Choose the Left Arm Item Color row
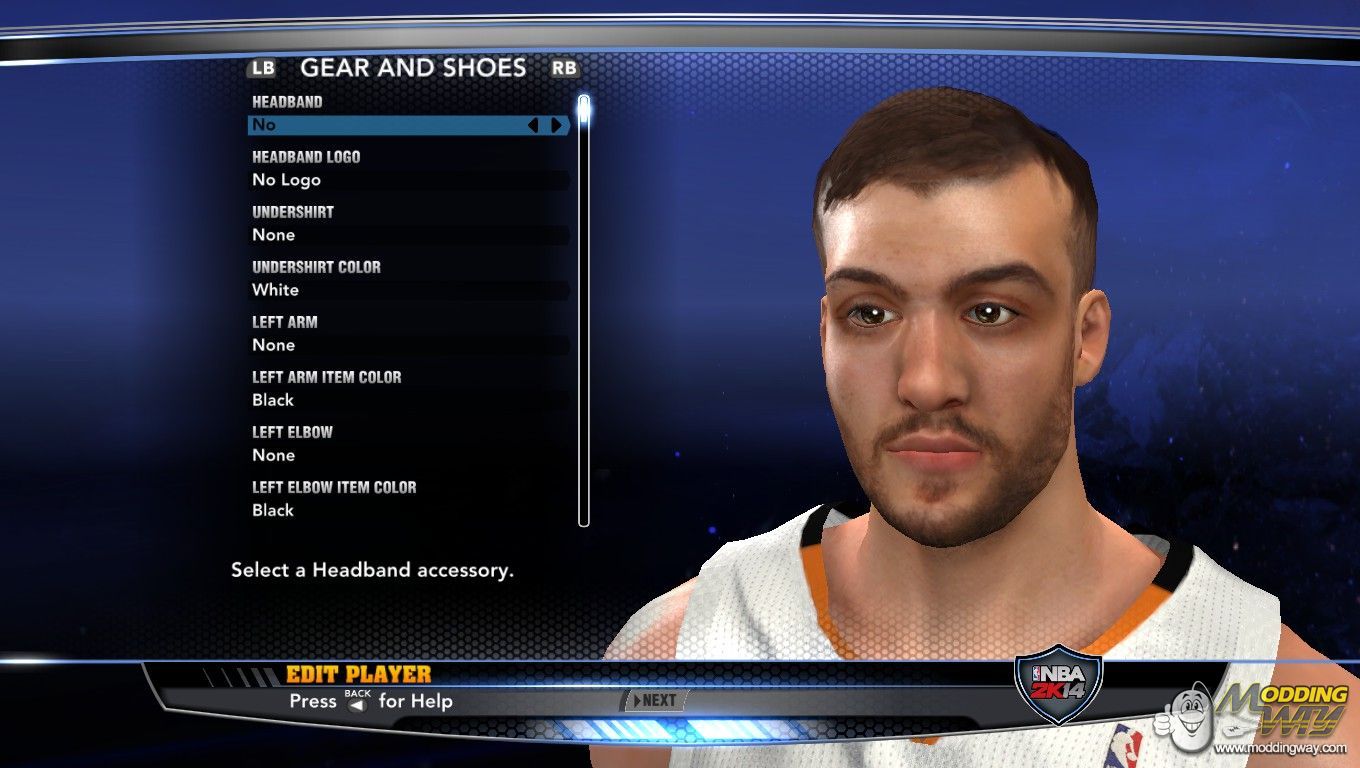 tap(408, 400)
